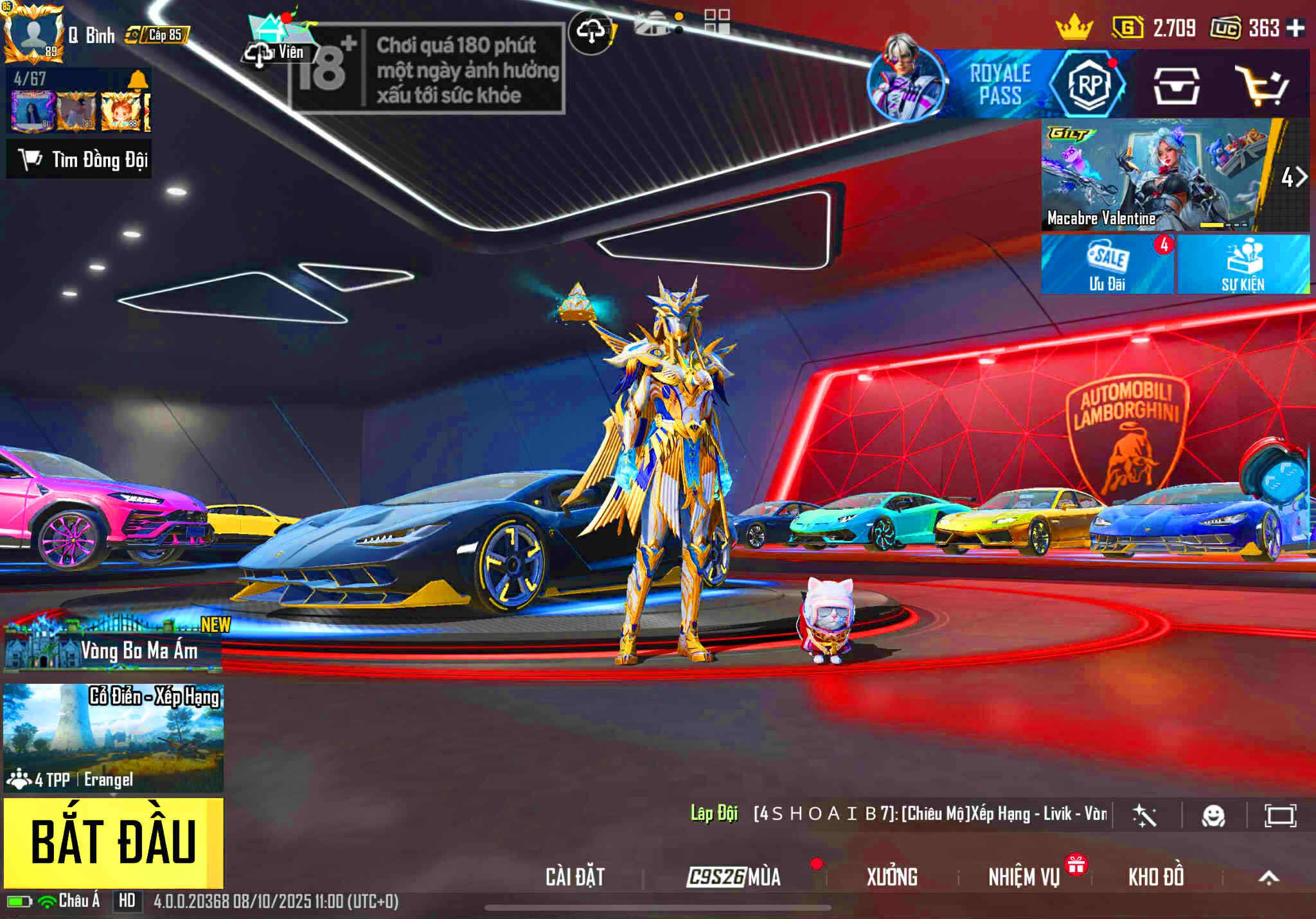Viewport: 1316px width, 919px height.
Task: Open the Xưởng workshop menu
Action: [892, 877]
